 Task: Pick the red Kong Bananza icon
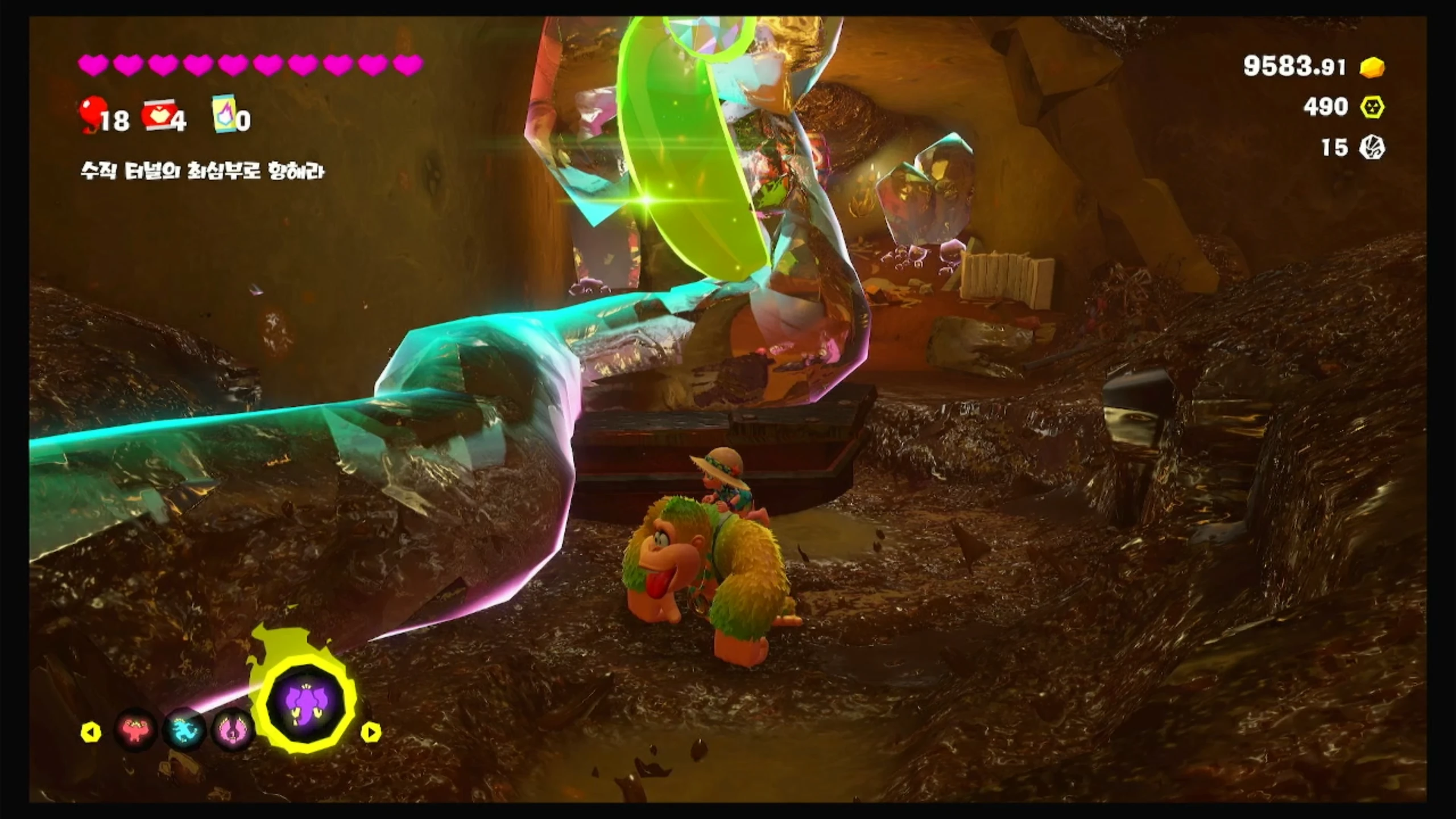tap(136, 730)
